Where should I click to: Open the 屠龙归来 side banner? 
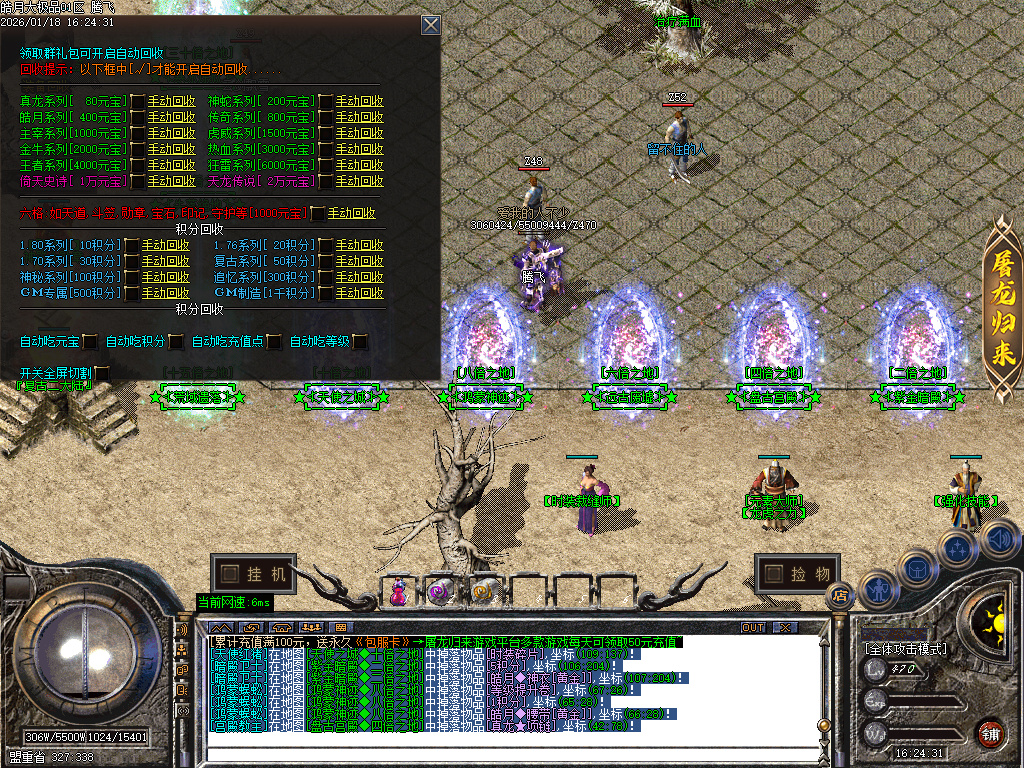pyautogui.click(x=1003, y=310)
